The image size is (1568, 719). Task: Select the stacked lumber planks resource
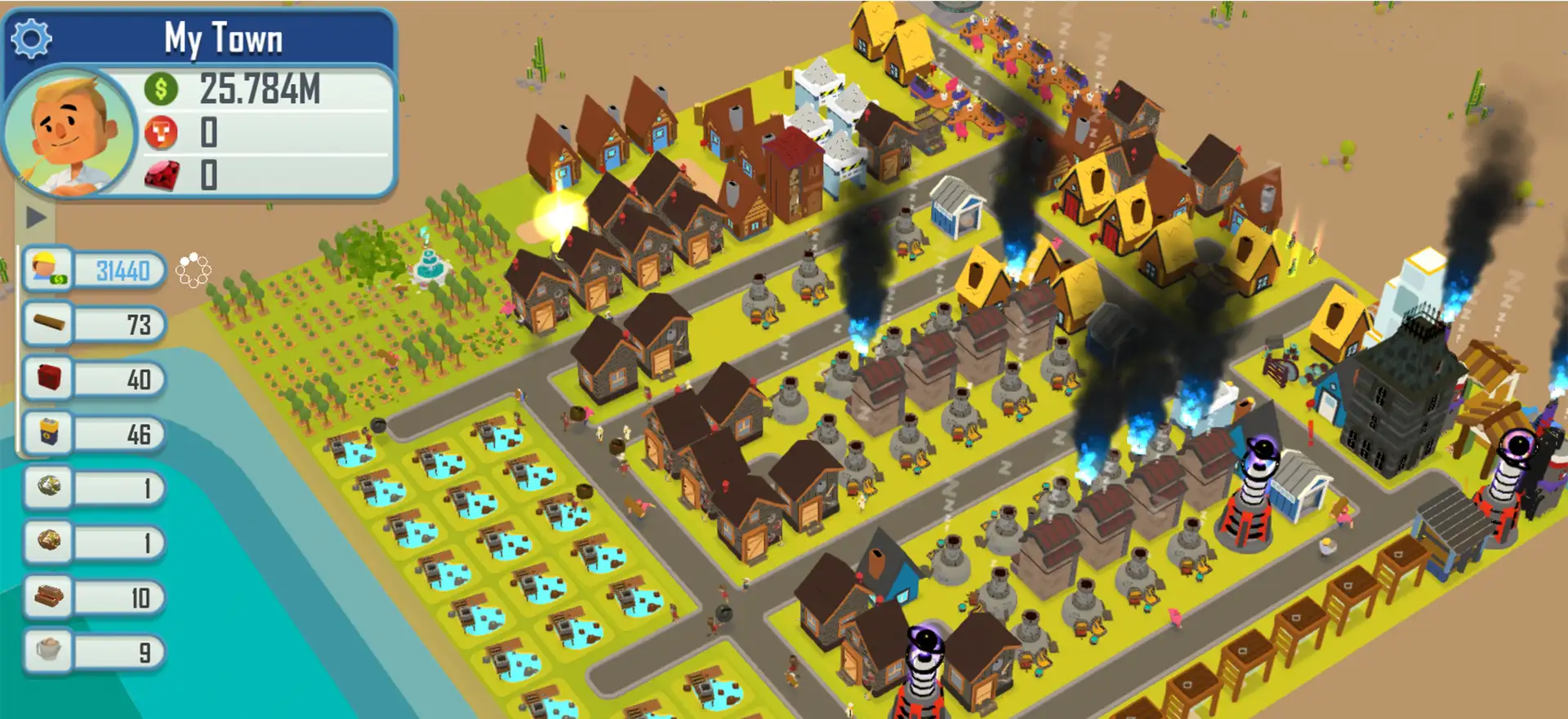(48, 597)
